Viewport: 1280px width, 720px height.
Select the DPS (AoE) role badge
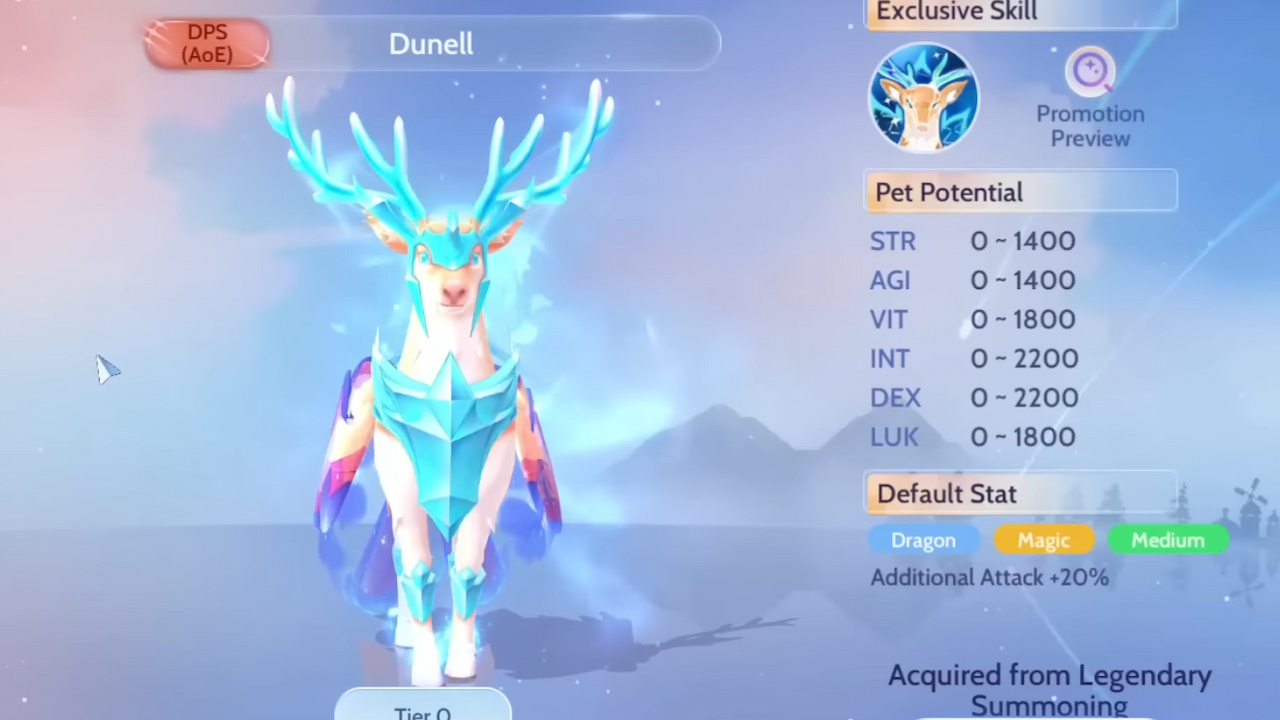(x=207, y=43)
